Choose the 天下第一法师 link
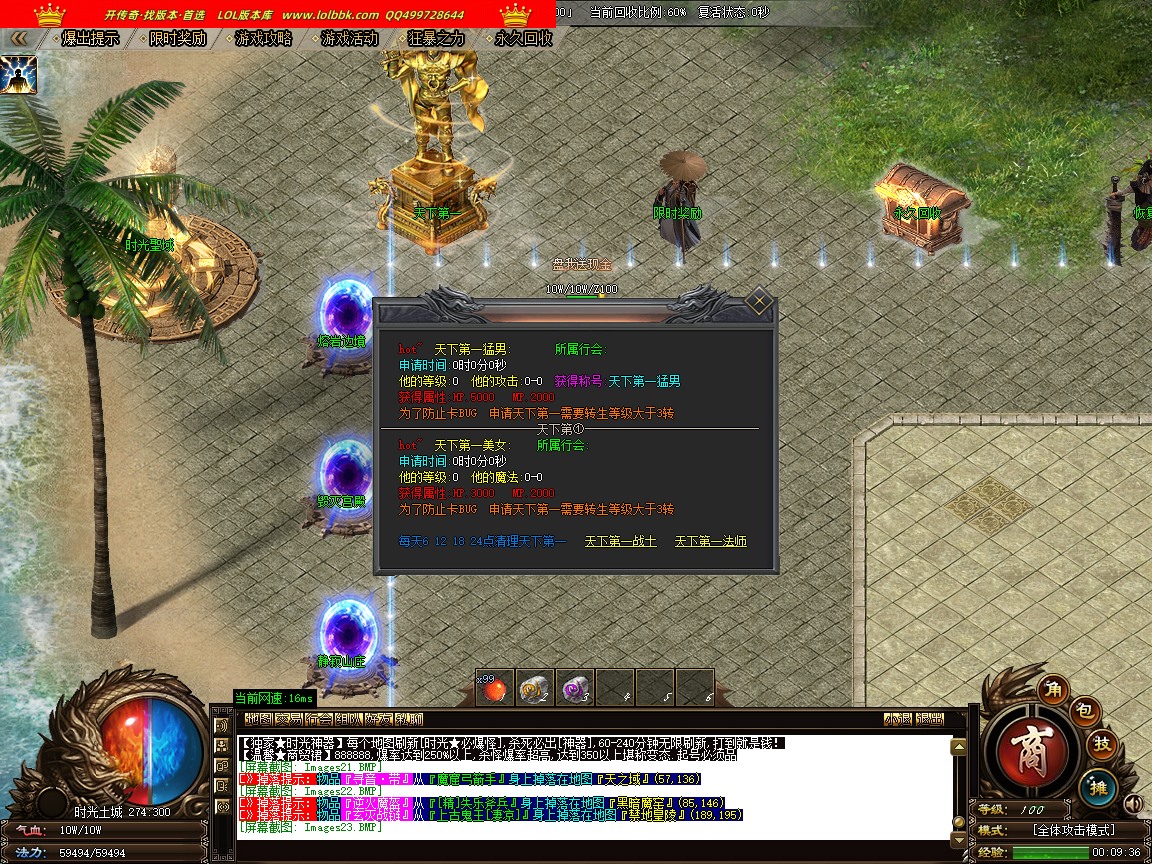This screenshot has width=1152, height=864. (x=710, y=541)
